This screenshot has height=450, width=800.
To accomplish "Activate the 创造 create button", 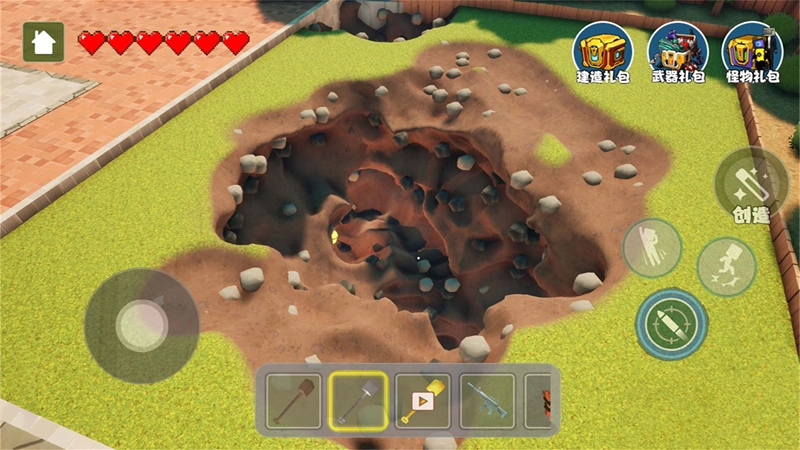I will click(751, 187).
